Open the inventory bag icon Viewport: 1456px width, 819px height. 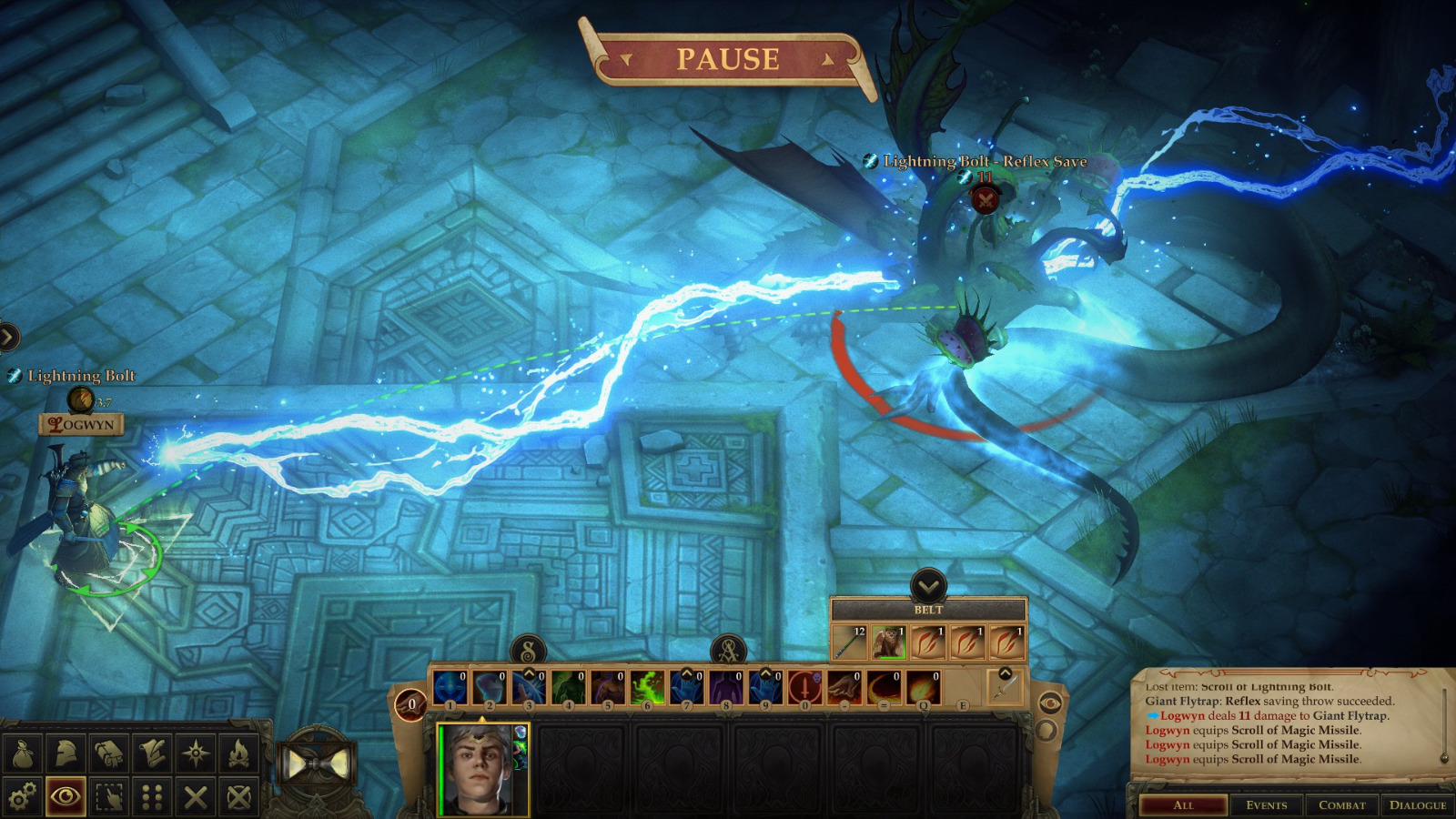22,752
